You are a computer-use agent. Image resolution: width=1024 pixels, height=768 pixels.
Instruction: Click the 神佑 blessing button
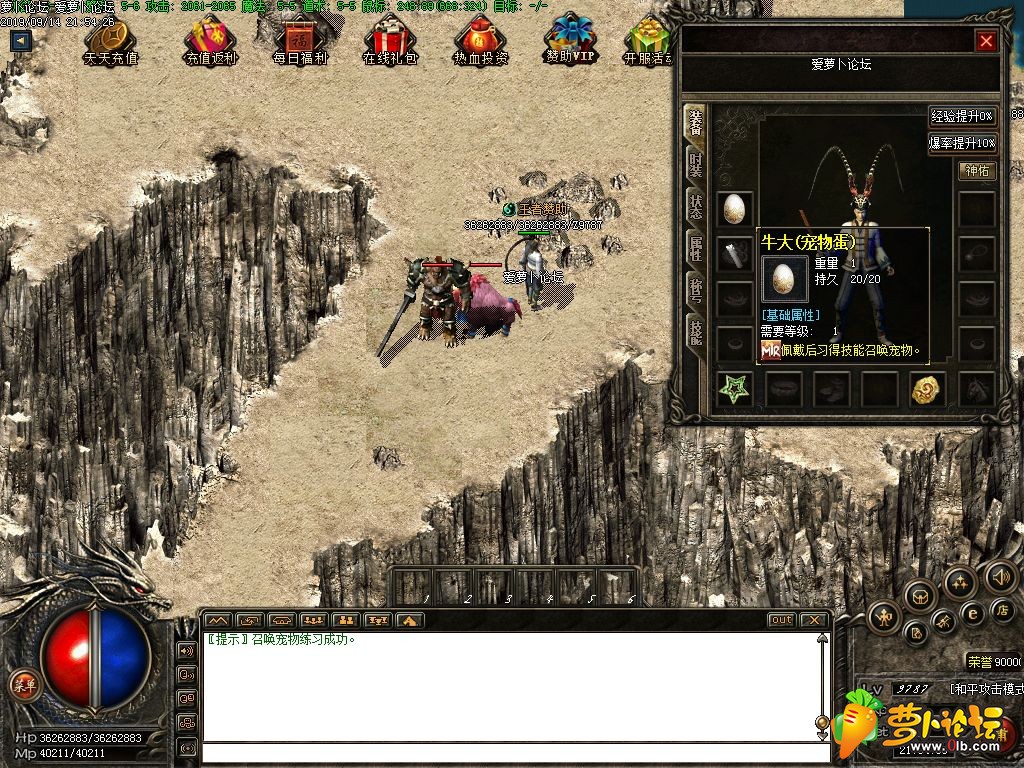[975, 171]
